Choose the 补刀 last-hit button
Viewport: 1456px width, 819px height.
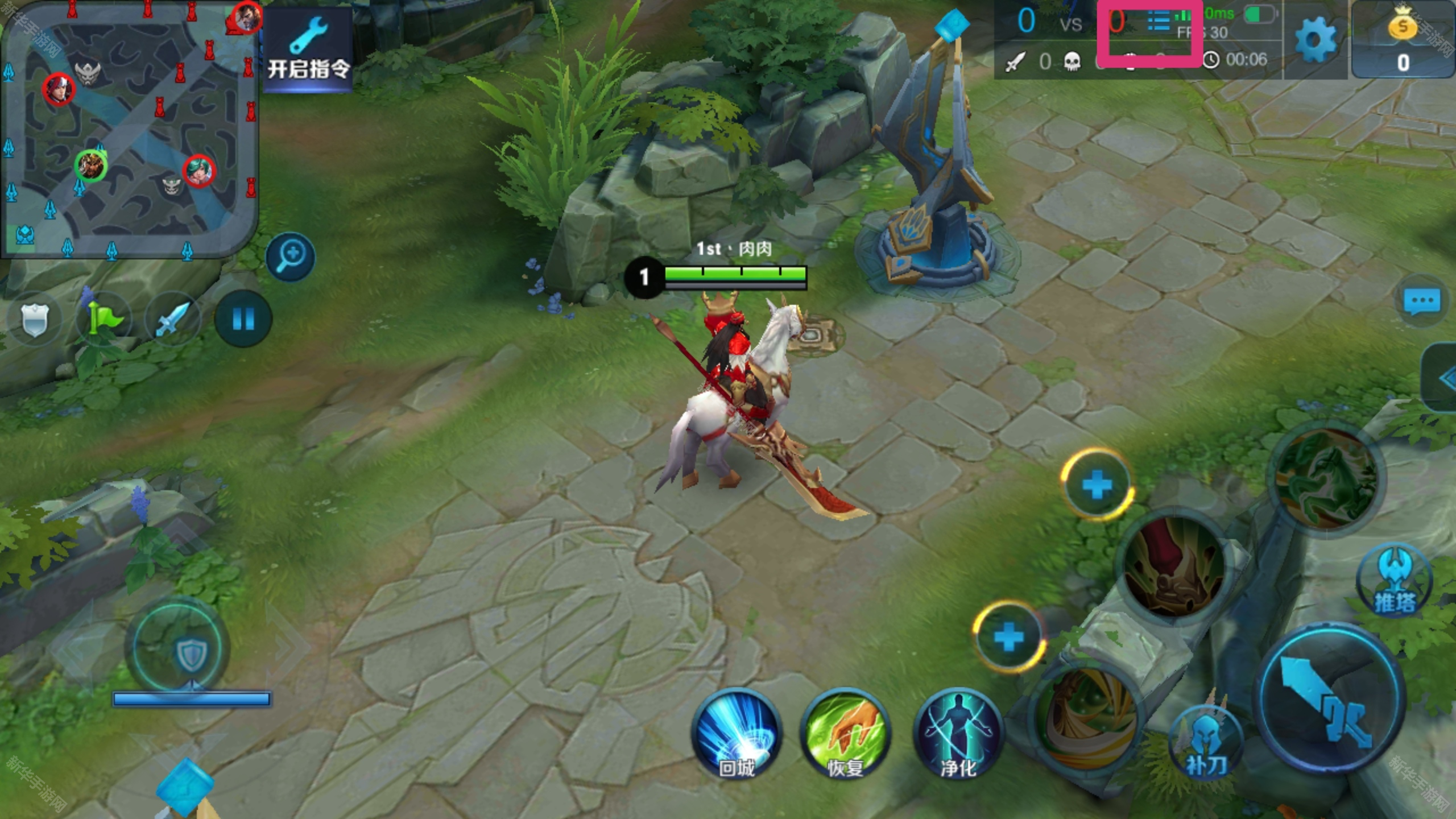point(1206,742)
